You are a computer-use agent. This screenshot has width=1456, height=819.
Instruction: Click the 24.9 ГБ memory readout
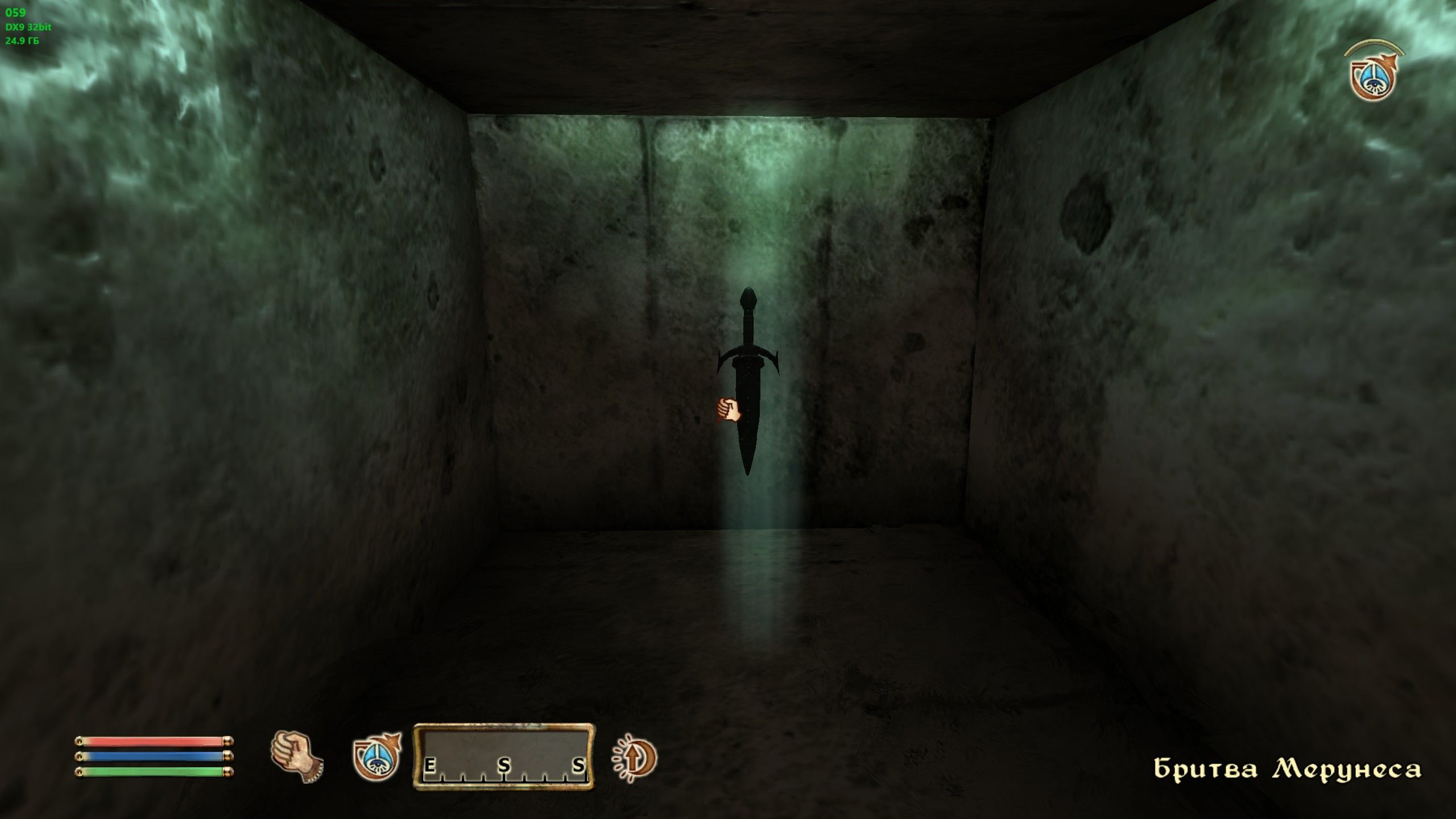(x=22, y=41)
